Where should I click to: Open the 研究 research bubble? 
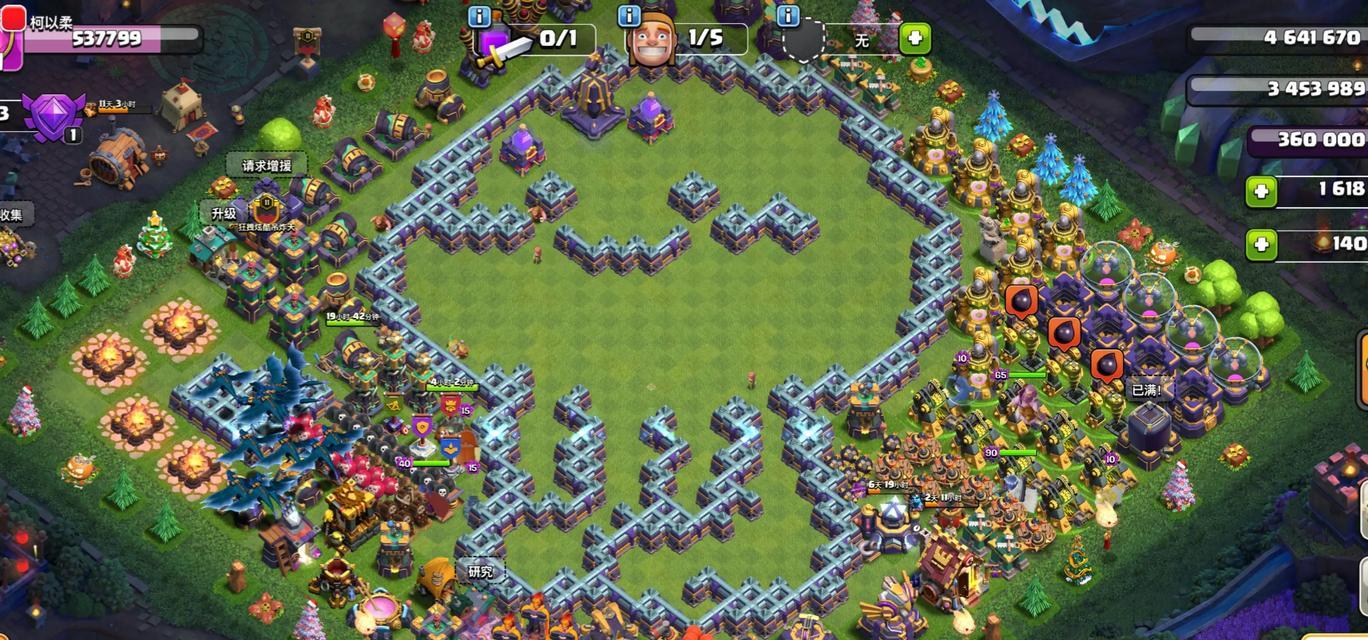coord(480,572)
